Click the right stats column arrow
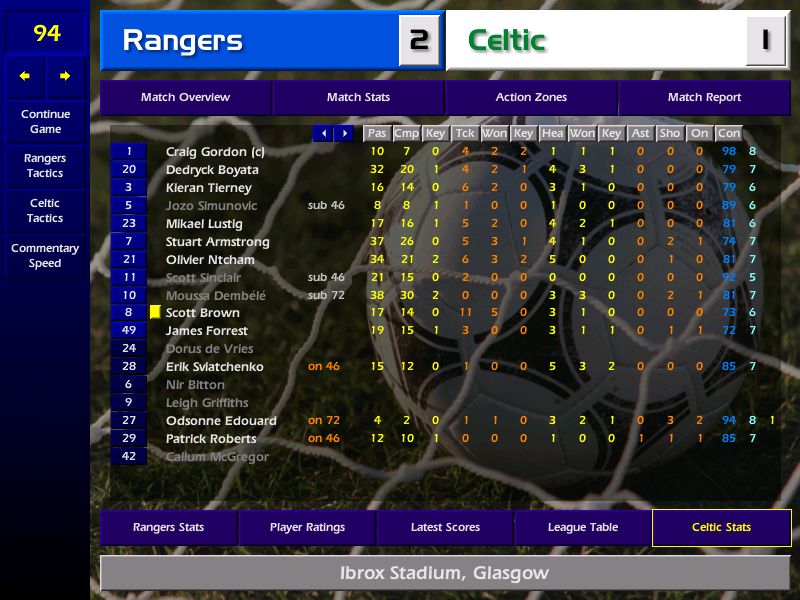800x600 pixels. 344,133
